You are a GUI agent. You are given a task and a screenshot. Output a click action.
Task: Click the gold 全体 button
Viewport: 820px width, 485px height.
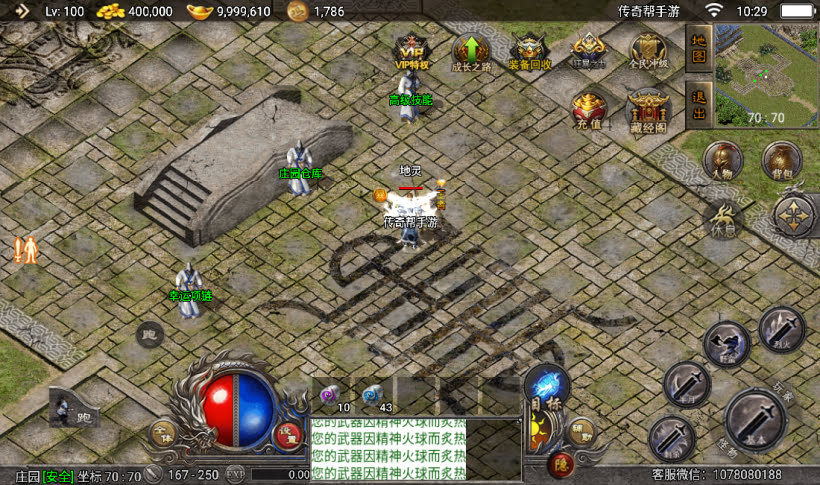click(163, 434)
